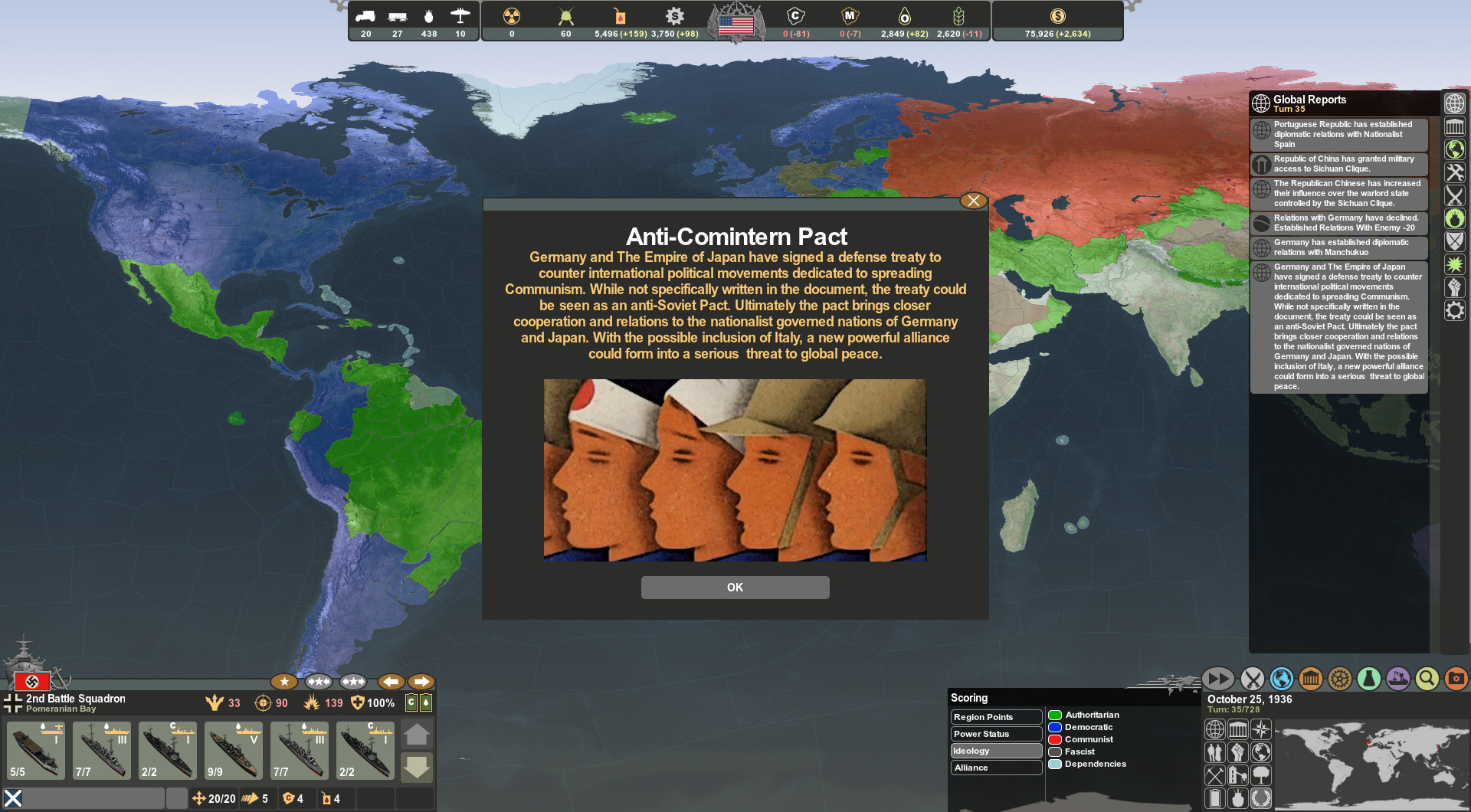Click the world minimap
This screenshot has height=812, width=1471.
[1371, 762]
